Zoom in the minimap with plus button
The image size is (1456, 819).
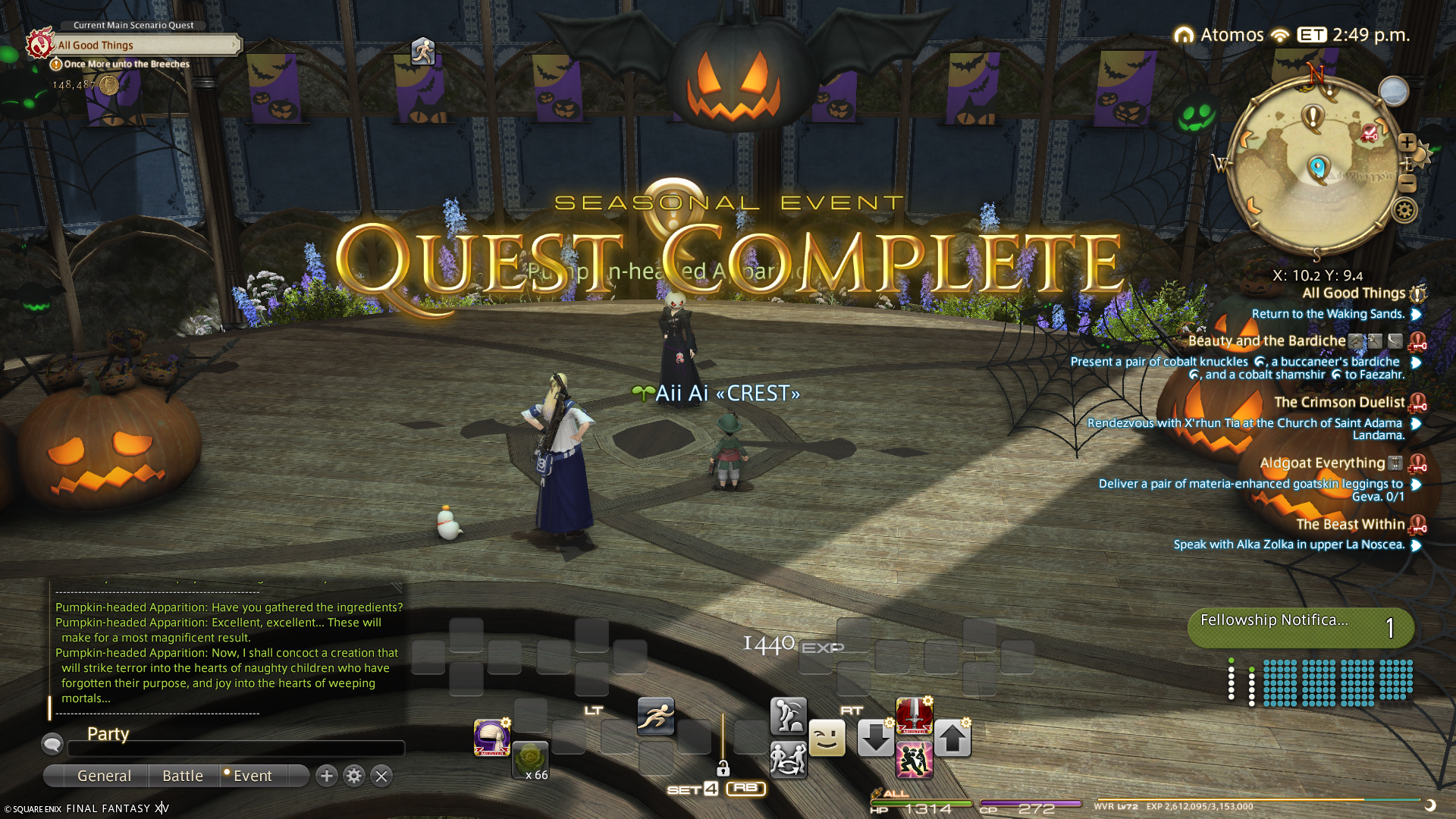pyautogui.click(x=1407, y=142)
